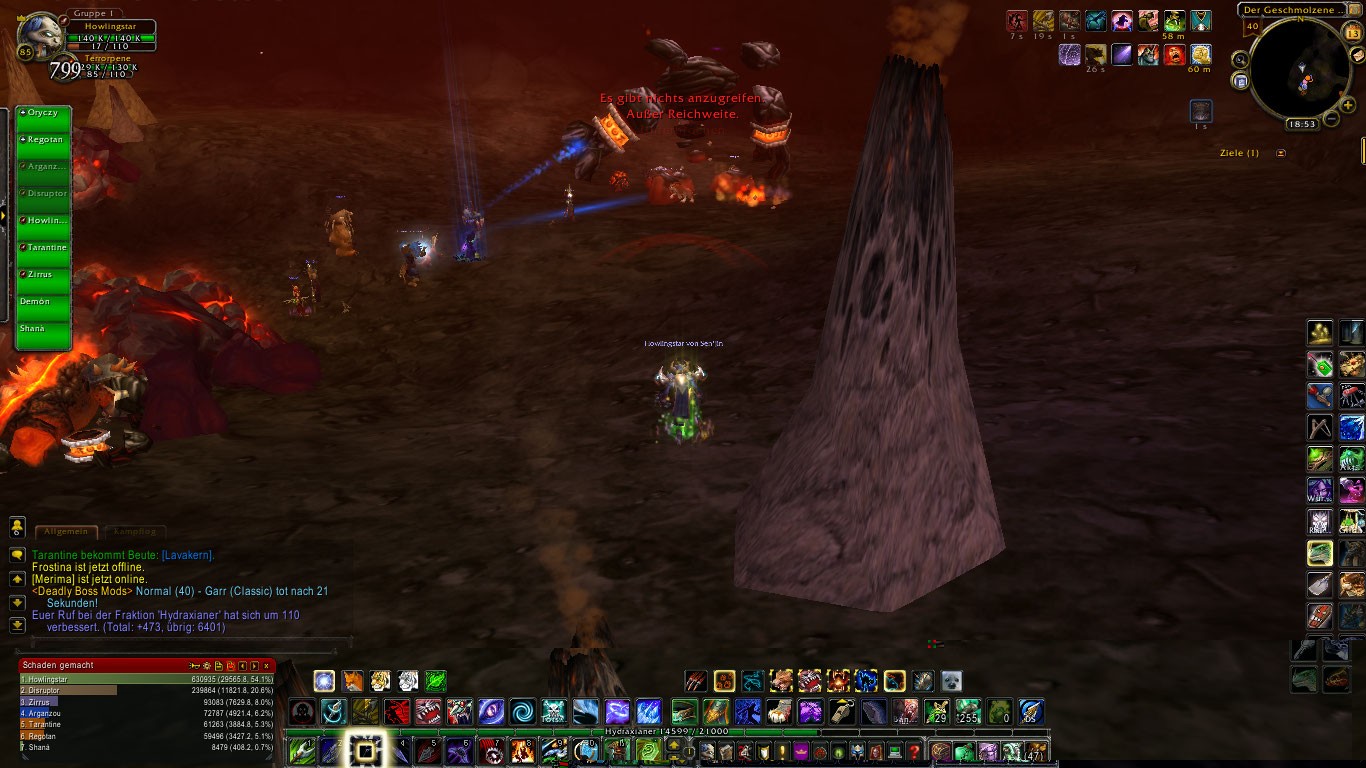Open the red question mark help button
Viewport: 1366px width, 768px height.
point(913,752)
